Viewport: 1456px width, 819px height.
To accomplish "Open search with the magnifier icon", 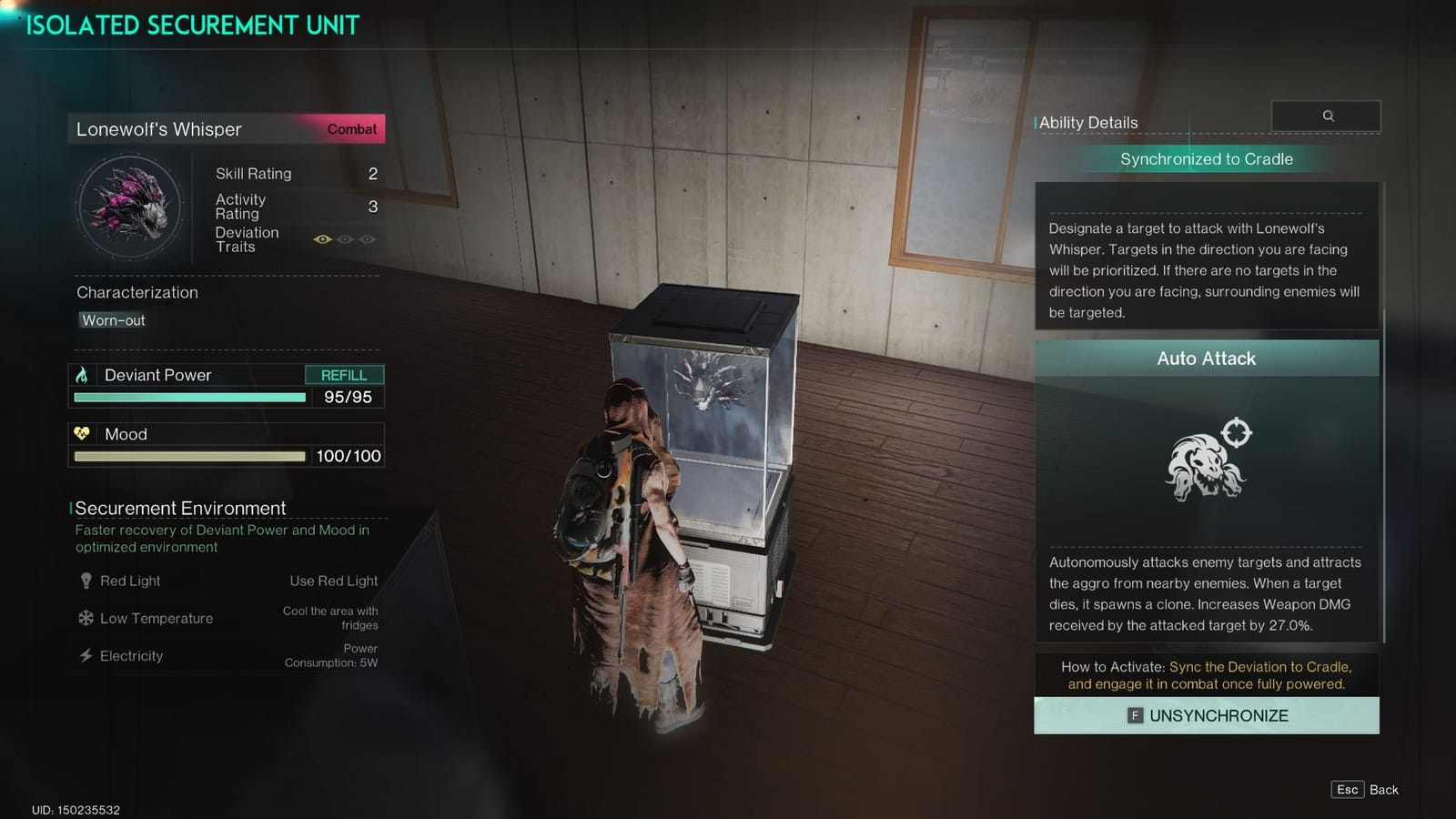I will point(1327,116).
